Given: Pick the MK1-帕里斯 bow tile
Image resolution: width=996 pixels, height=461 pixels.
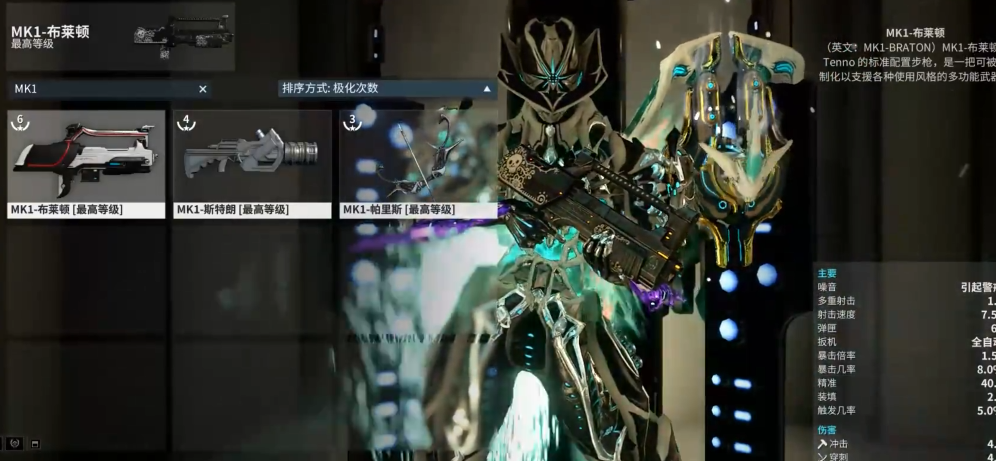Looking at the screenshot, I should pos(417,163).
